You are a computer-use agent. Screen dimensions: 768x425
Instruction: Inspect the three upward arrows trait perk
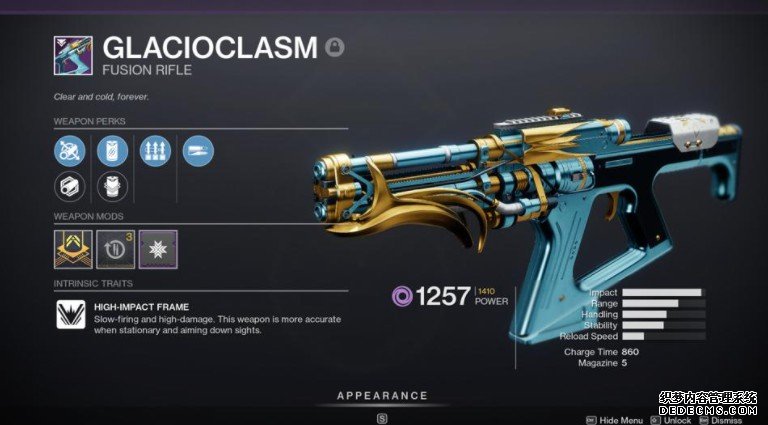tap(155, 152)
